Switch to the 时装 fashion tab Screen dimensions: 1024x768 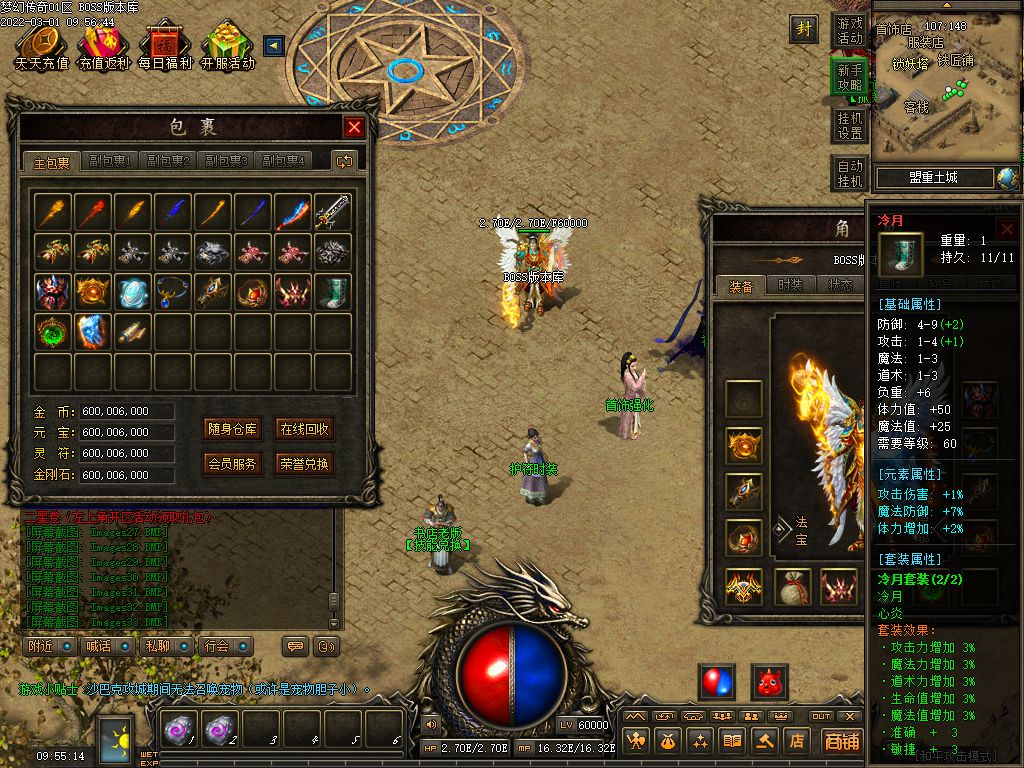[790, 285]
